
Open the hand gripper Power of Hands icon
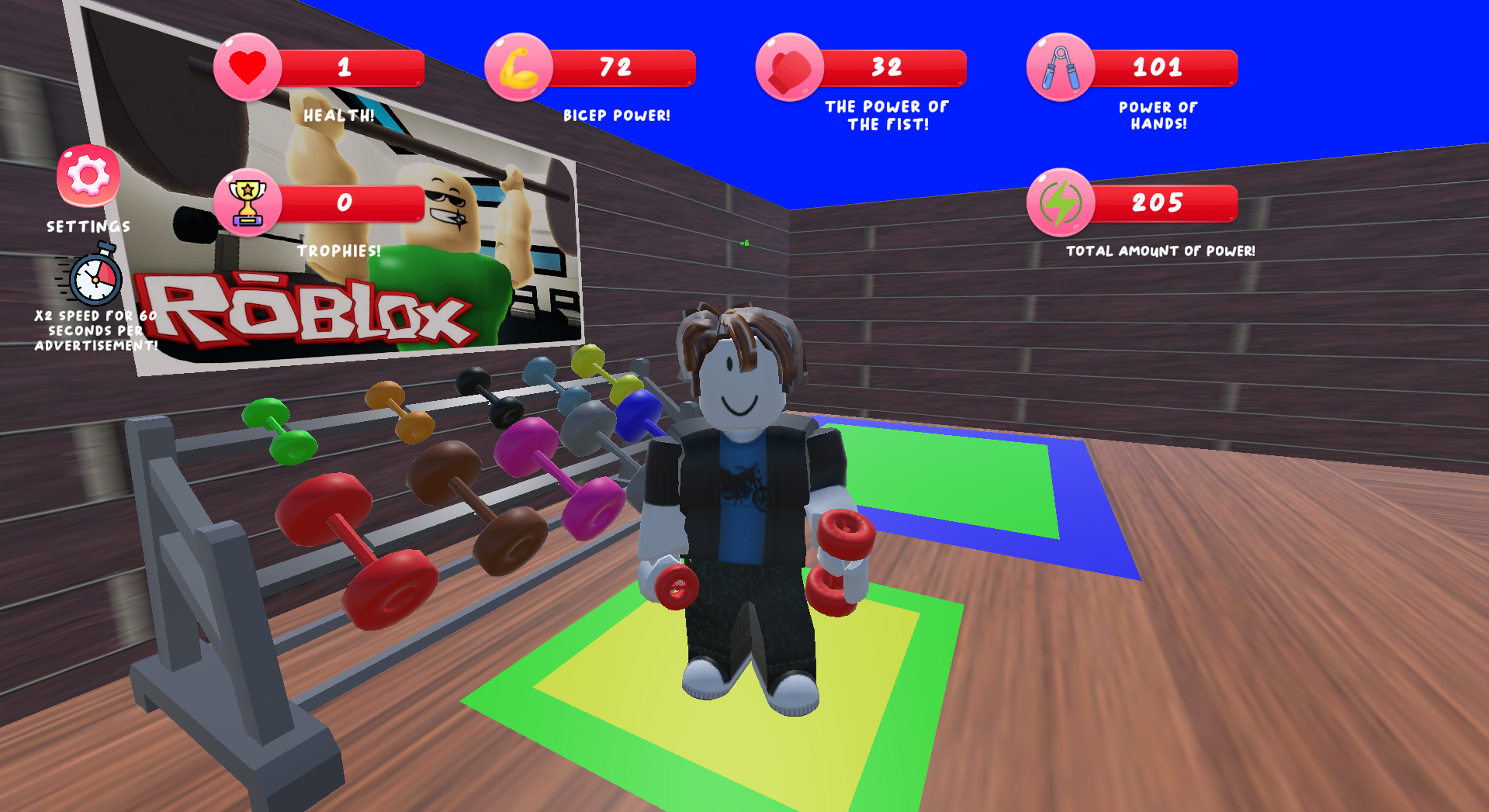click(x=1059, y=67)
